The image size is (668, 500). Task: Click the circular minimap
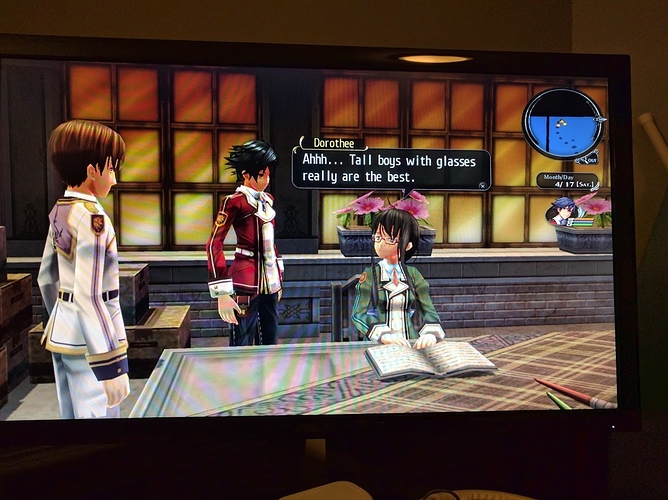pyautogui.click(x=561, y=122)
